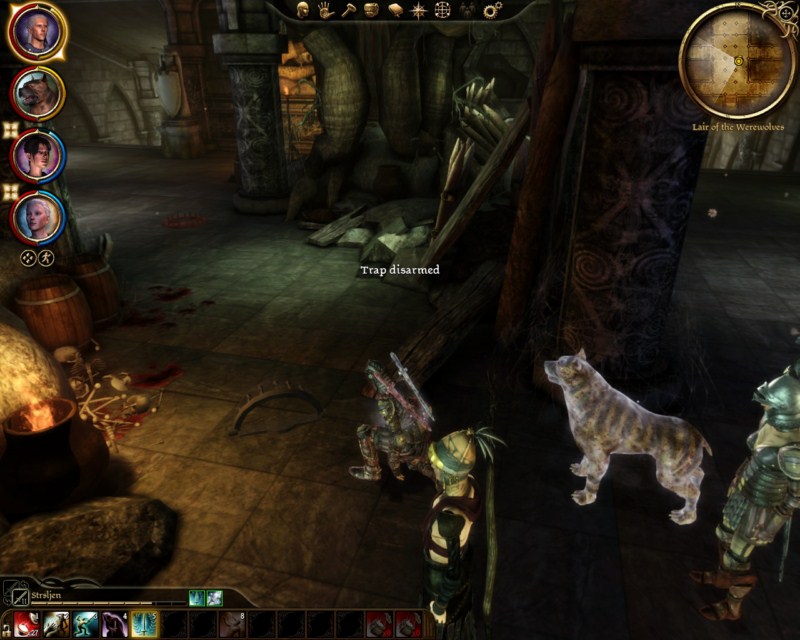Open the talents hammer icon
Image resolution: width=800 pixels, height=640 pixels.
(x=348, y=10)
